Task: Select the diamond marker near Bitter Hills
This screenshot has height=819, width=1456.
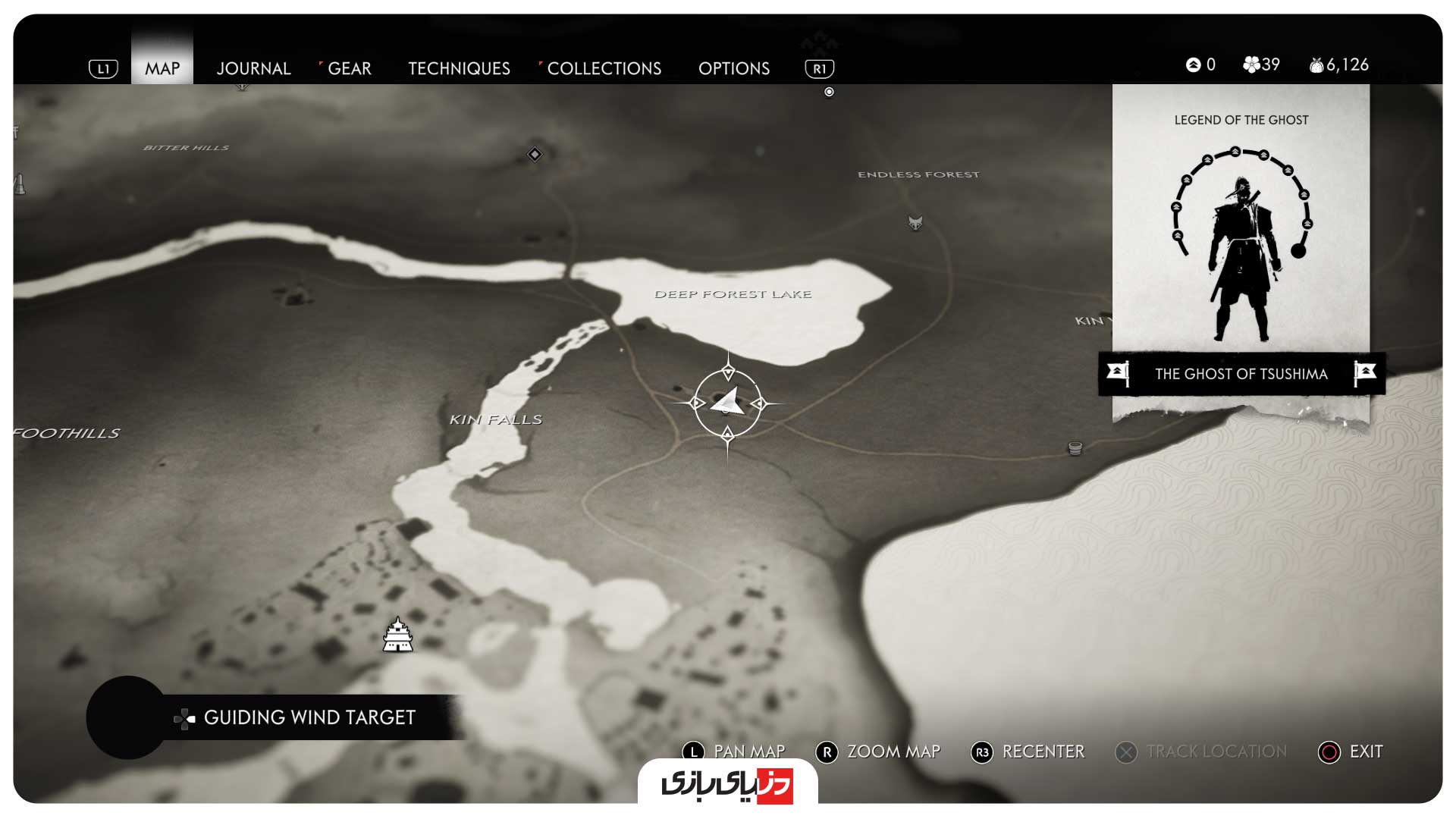Action: click(535, 155)
